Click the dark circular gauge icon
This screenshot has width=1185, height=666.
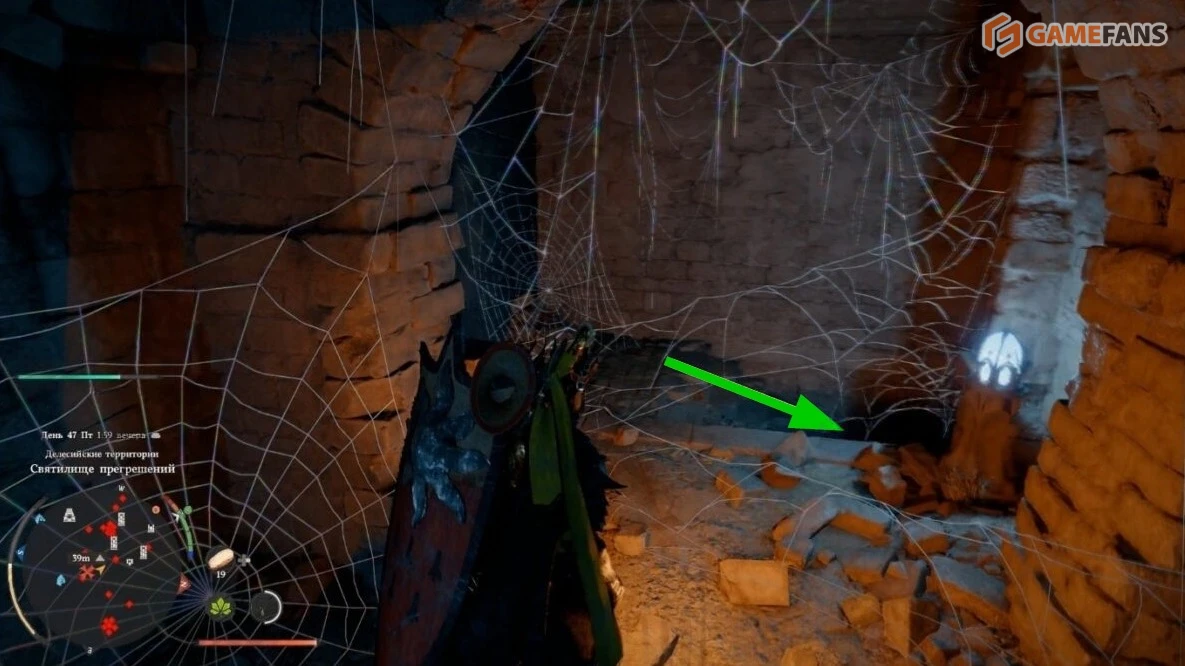266,606
